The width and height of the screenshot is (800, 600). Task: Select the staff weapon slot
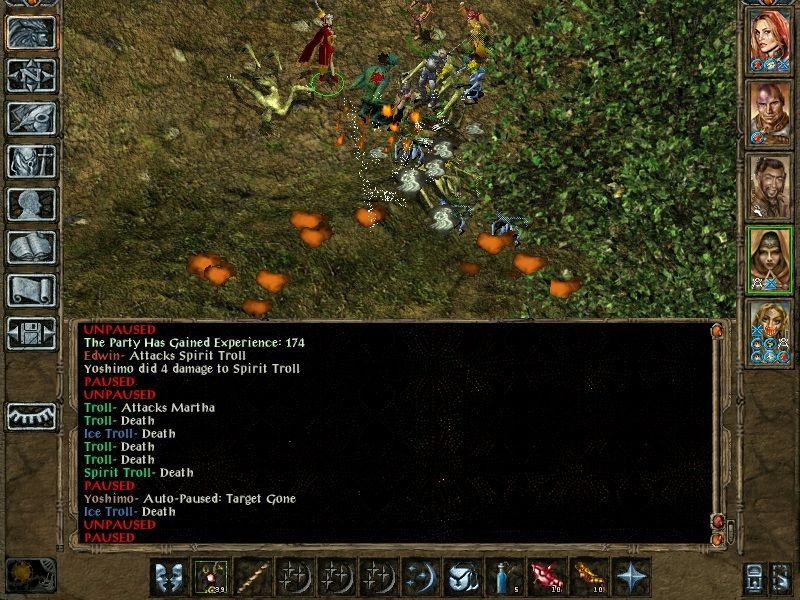(253, 577)
